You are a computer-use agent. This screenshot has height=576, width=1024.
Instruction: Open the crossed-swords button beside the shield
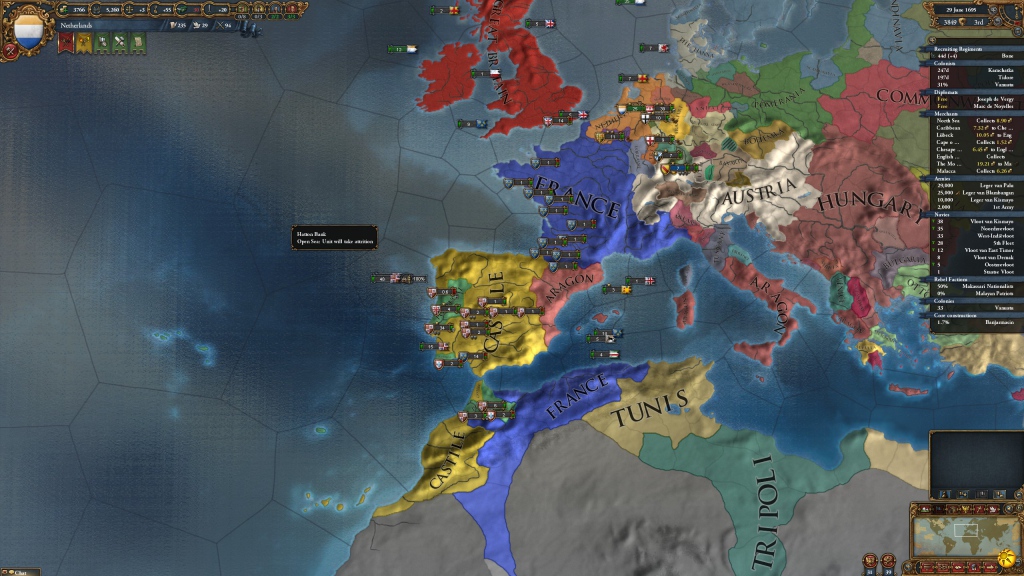10,49
